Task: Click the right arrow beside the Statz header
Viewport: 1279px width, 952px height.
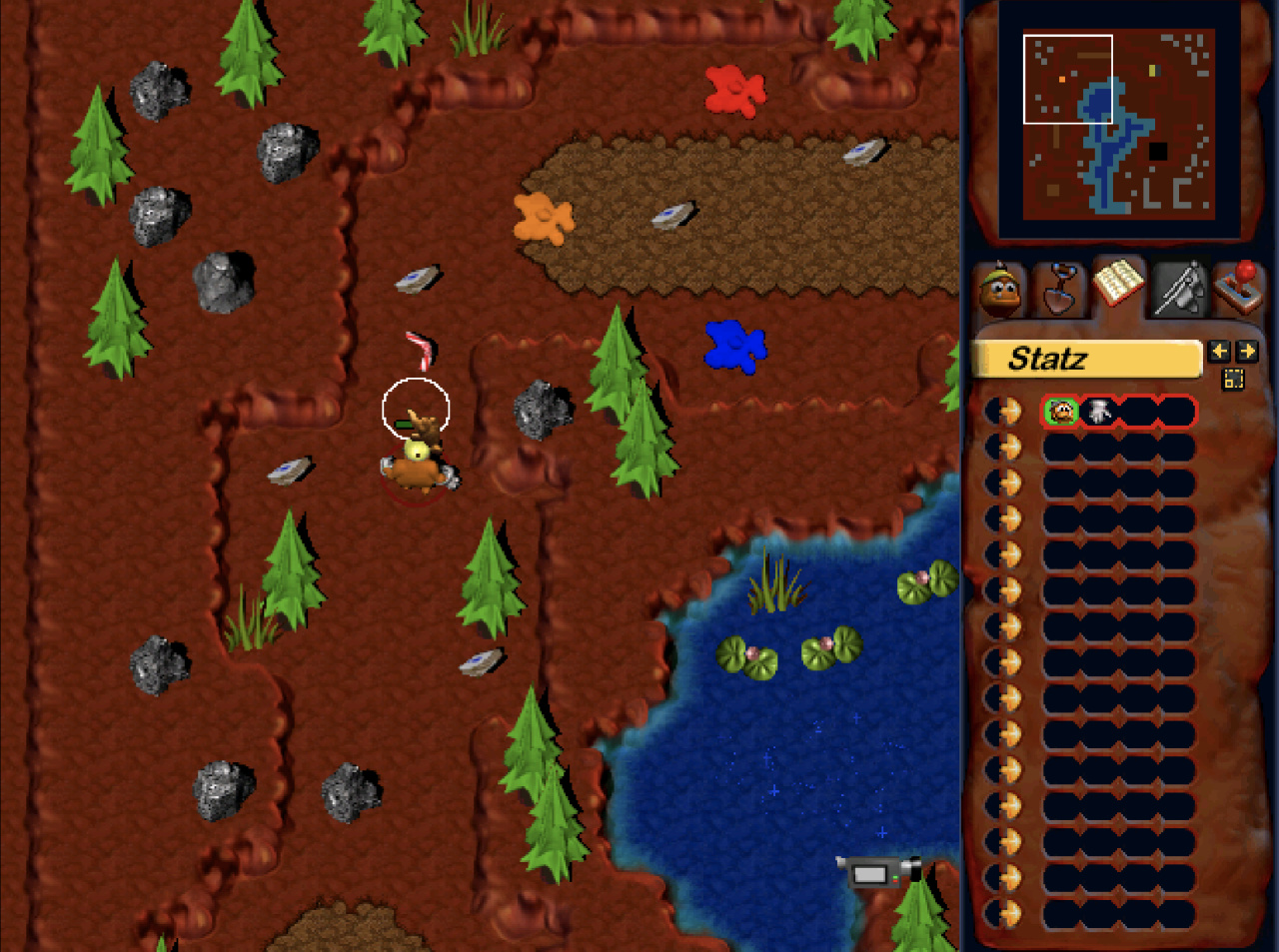Action: (x=1246, y=351)
